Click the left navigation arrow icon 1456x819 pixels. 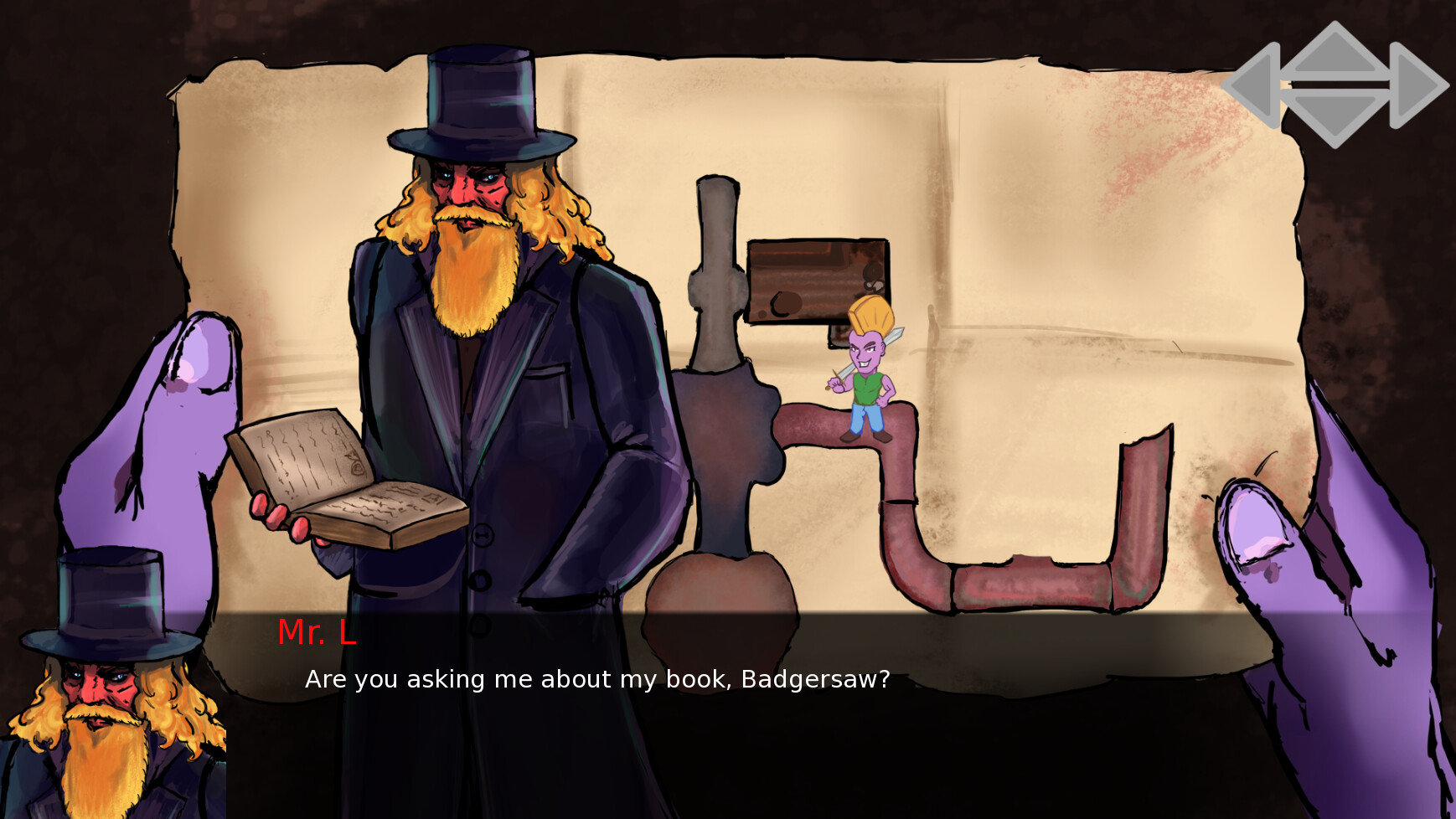pos(1254,86)
